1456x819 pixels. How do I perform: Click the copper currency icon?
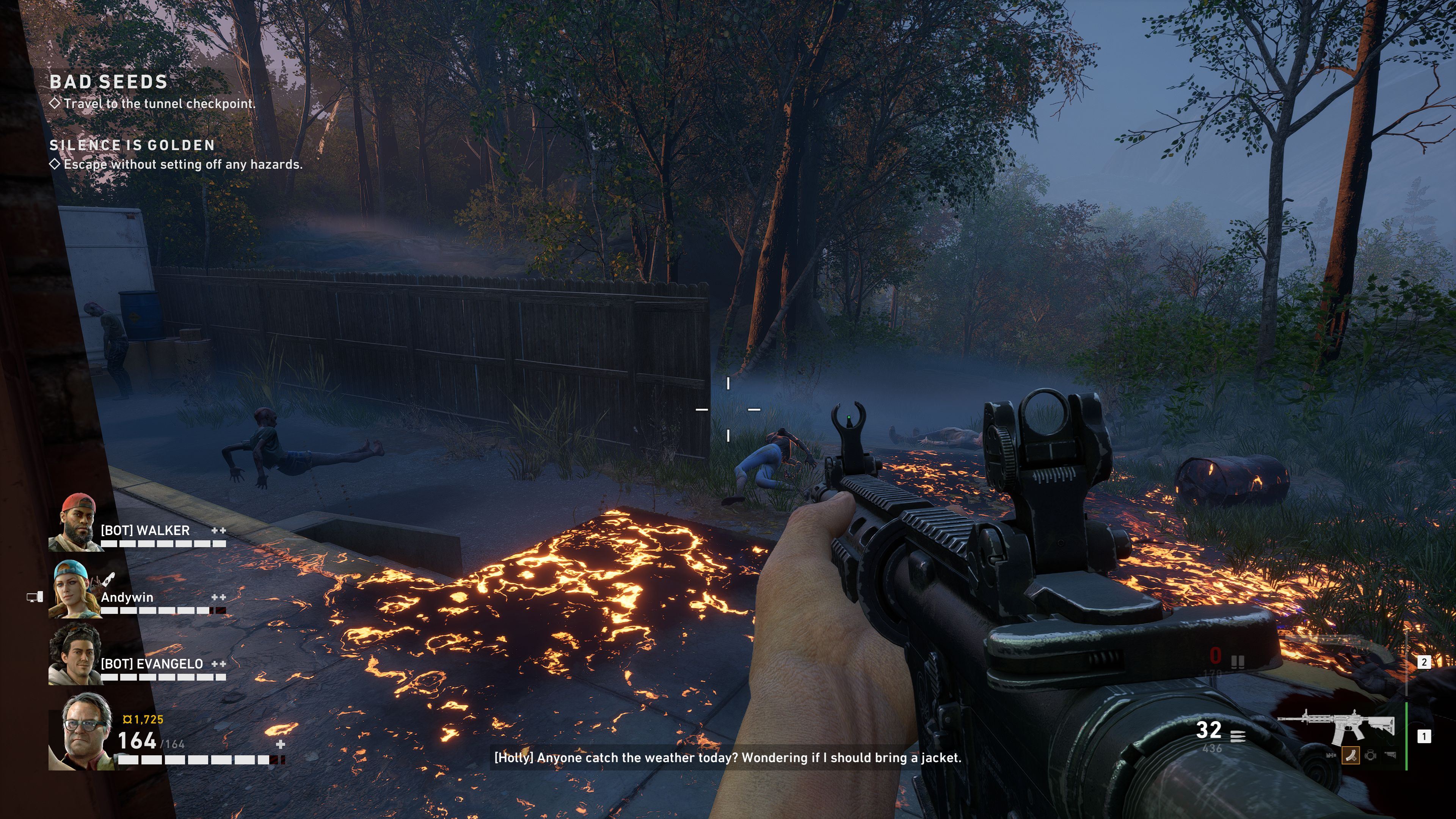(127, 720)
